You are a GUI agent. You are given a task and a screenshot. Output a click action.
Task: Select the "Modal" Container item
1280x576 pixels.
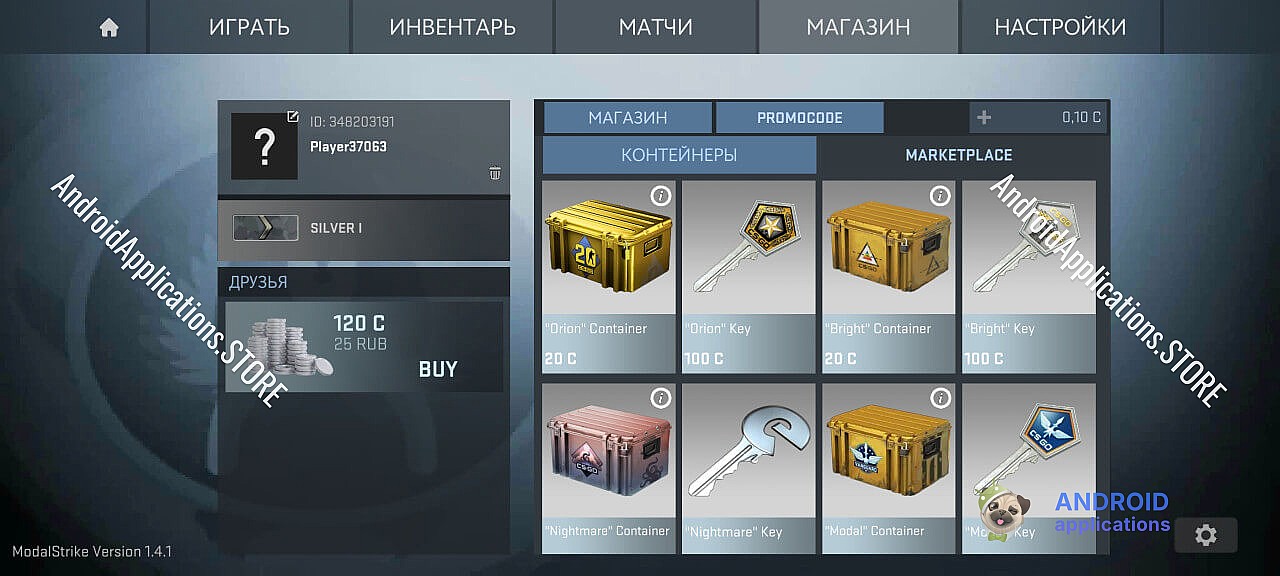[888, 466]
